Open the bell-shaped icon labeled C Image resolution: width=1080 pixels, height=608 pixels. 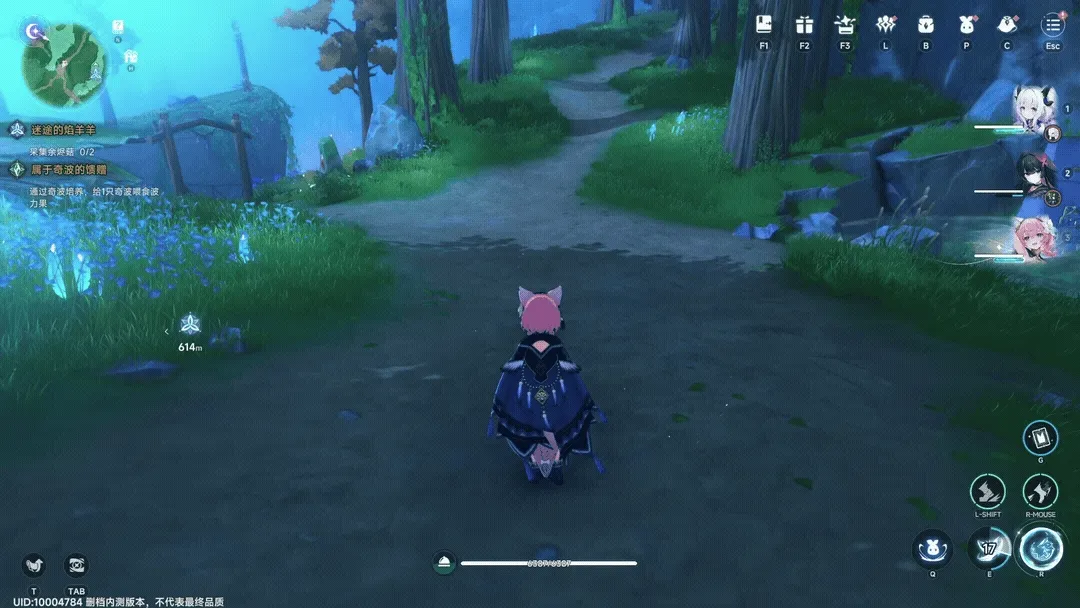tap(1007, 25)
